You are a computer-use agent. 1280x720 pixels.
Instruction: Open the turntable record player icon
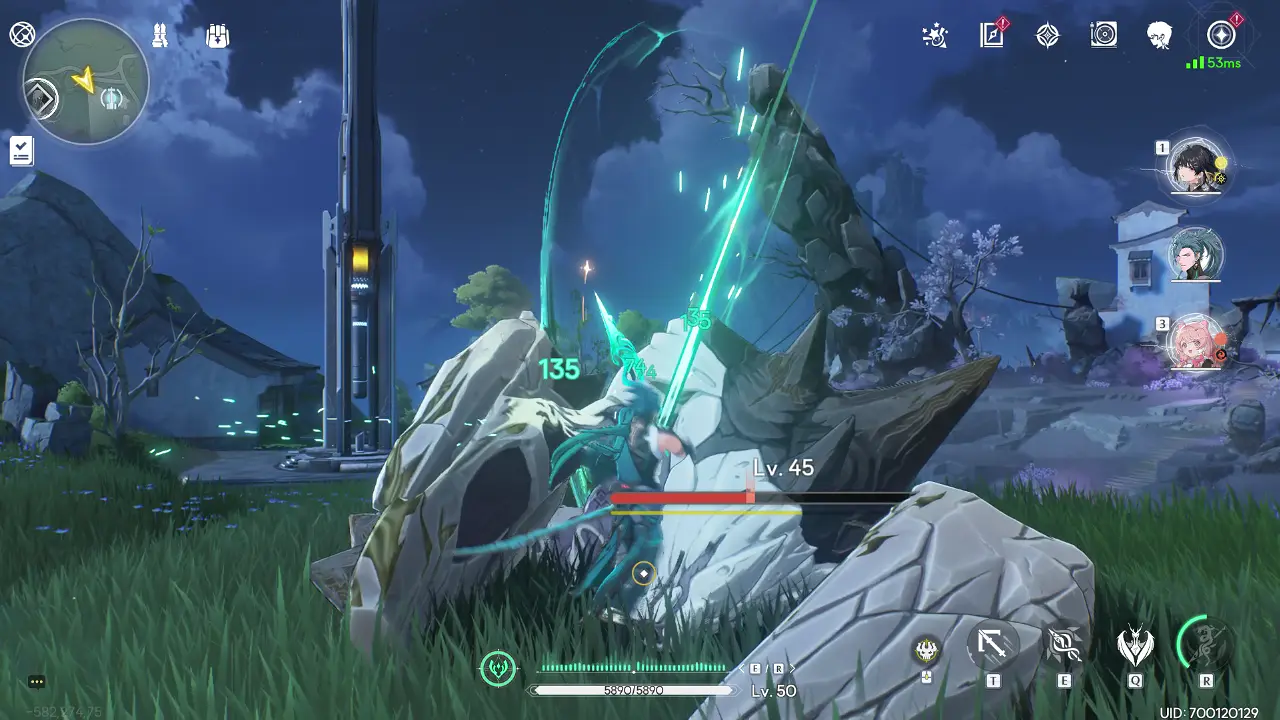[1104, 36]
